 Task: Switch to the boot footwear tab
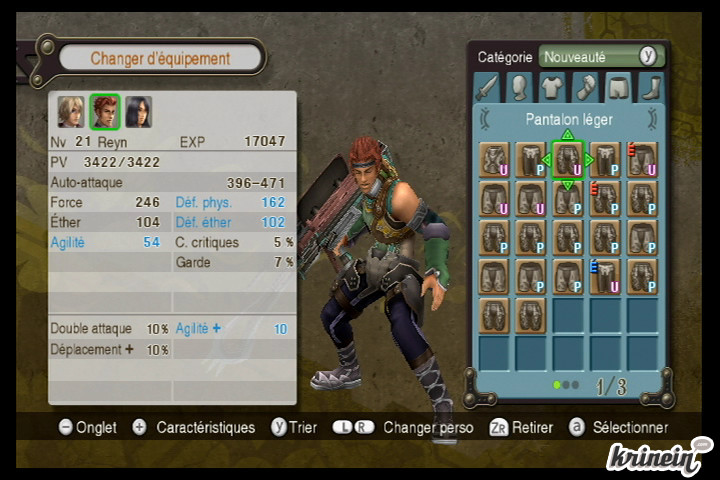(651, 88)
